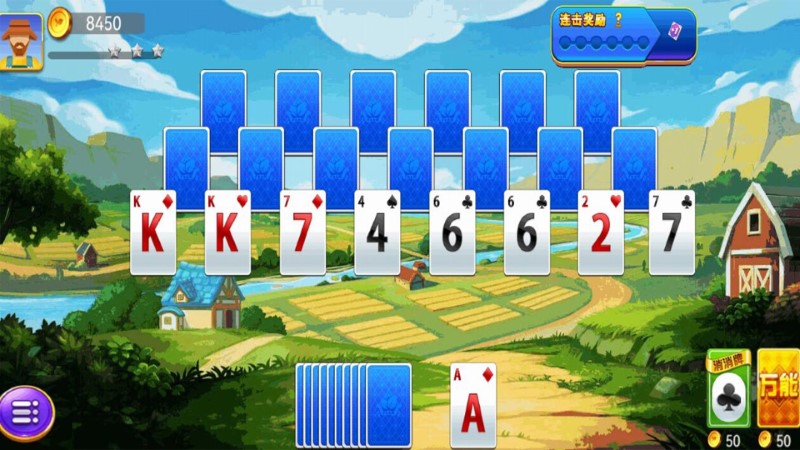Select the King of Hearts card

point(227,232)
